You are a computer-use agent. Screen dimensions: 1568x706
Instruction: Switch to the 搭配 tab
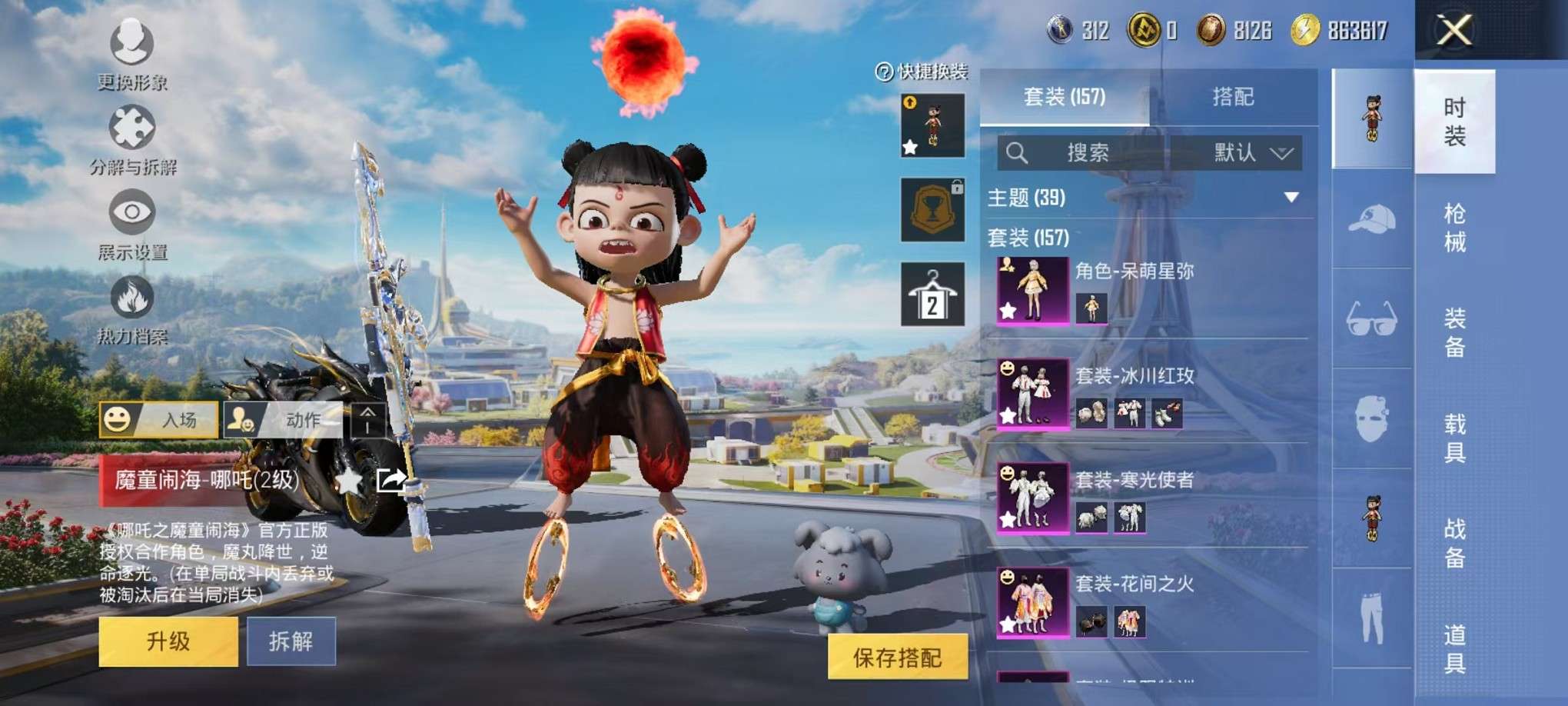click(1233, 97)
